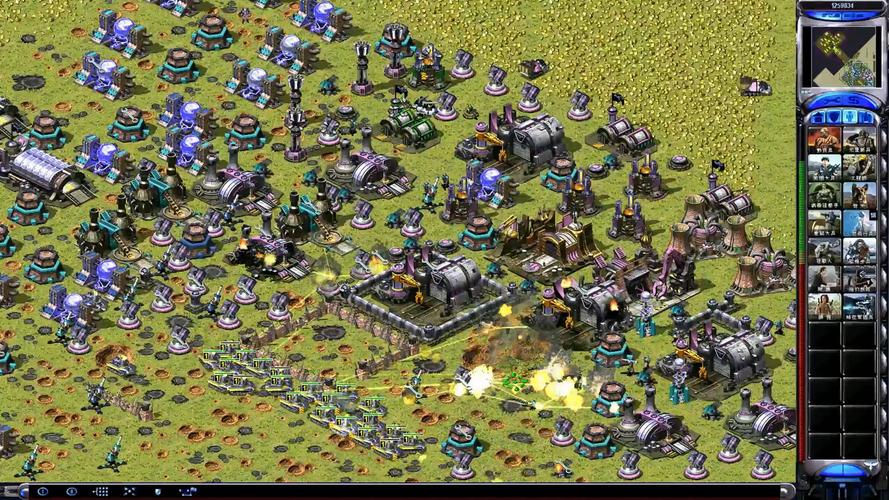Viewport: 889px width, 500px height.
Task: Click the four-arrow deploy icon
Action: tap(130, 492)
